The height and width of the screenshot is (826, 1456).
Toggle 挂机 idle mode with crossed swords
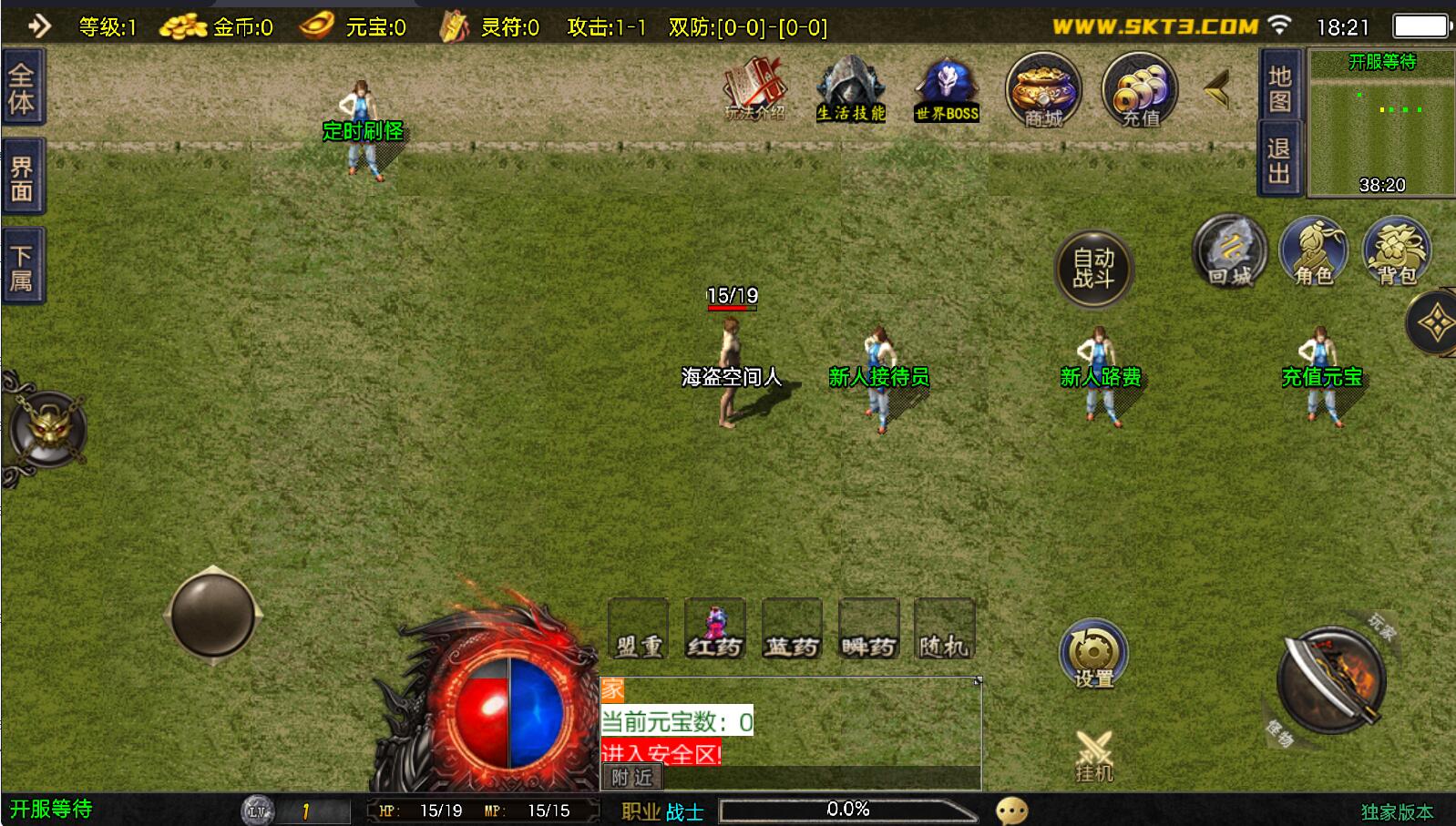(1093, 758)
